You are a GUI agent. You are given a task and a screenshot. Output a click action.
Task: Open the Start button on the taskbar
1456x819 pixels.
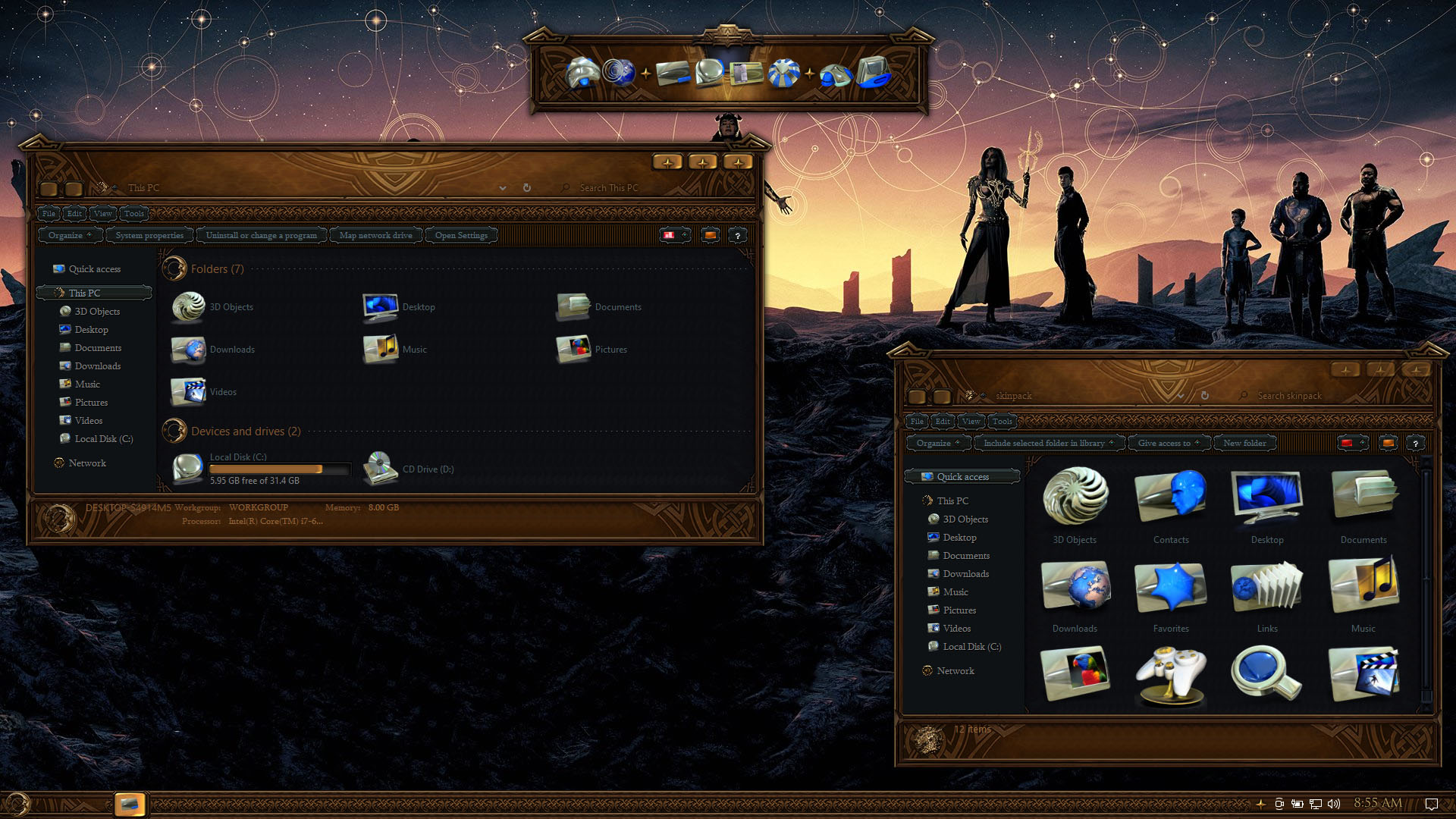[x=17, y=804]
